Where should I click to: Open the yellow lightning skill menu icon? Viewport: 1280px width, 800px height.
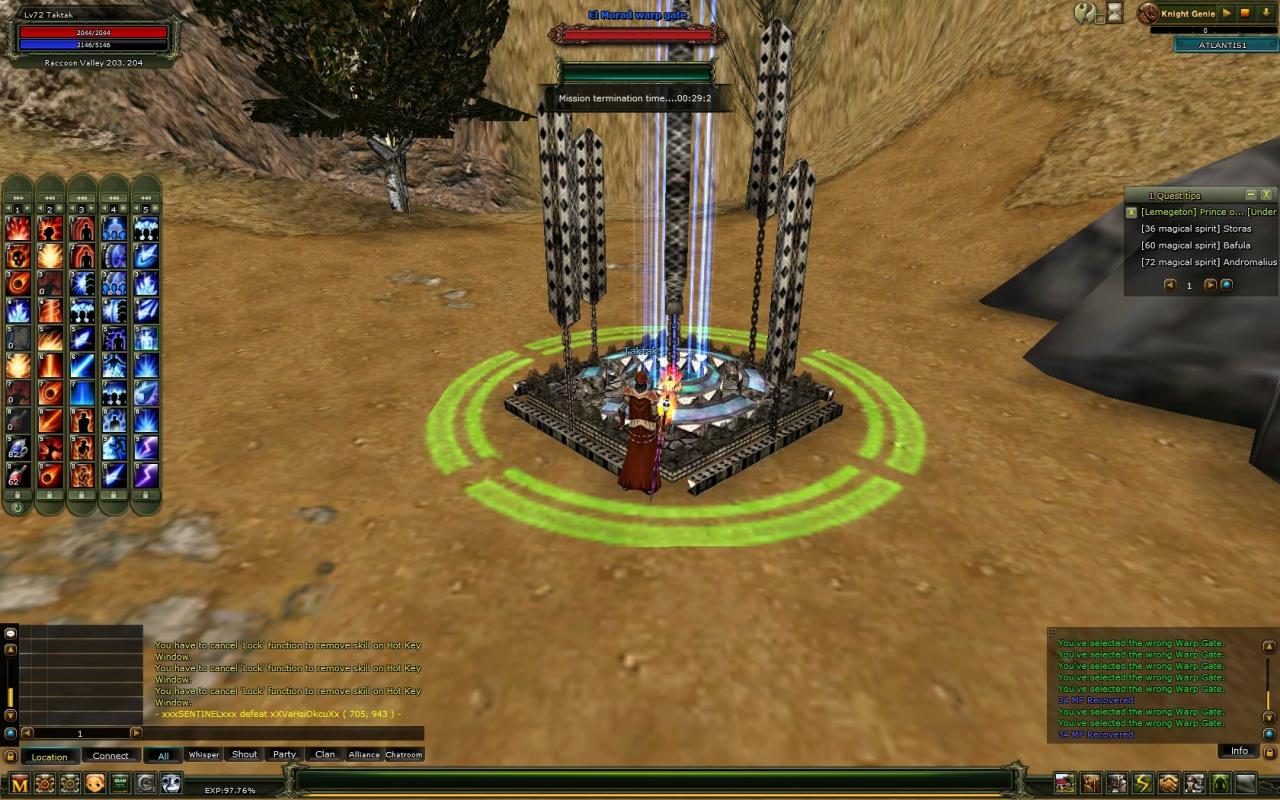tap(1142, 784)
